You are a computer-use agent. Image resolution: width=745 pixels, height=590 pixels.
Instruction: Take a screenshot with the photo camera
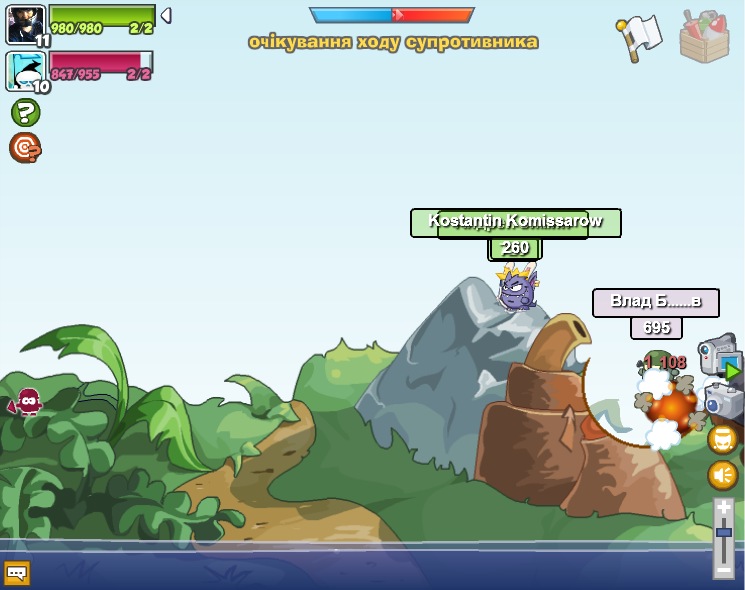[x=724, y=402]
